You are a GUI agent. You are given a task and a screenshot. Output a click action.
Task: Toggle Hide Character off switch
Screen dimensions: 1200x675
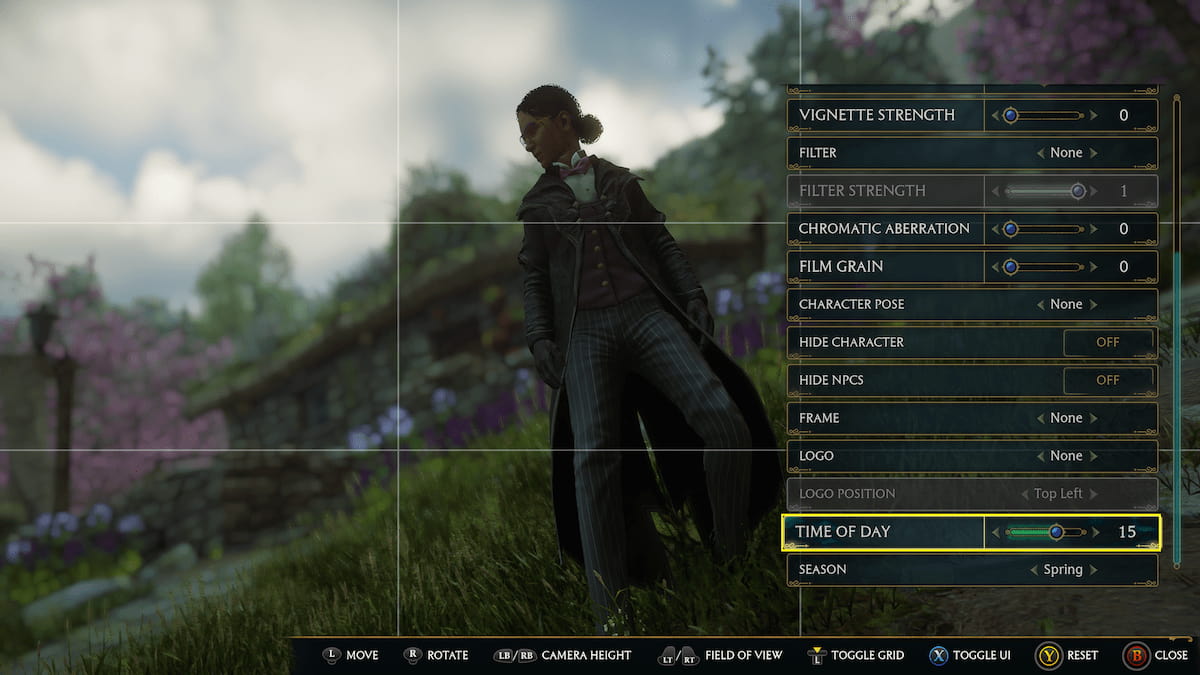tap(1107, 342)
